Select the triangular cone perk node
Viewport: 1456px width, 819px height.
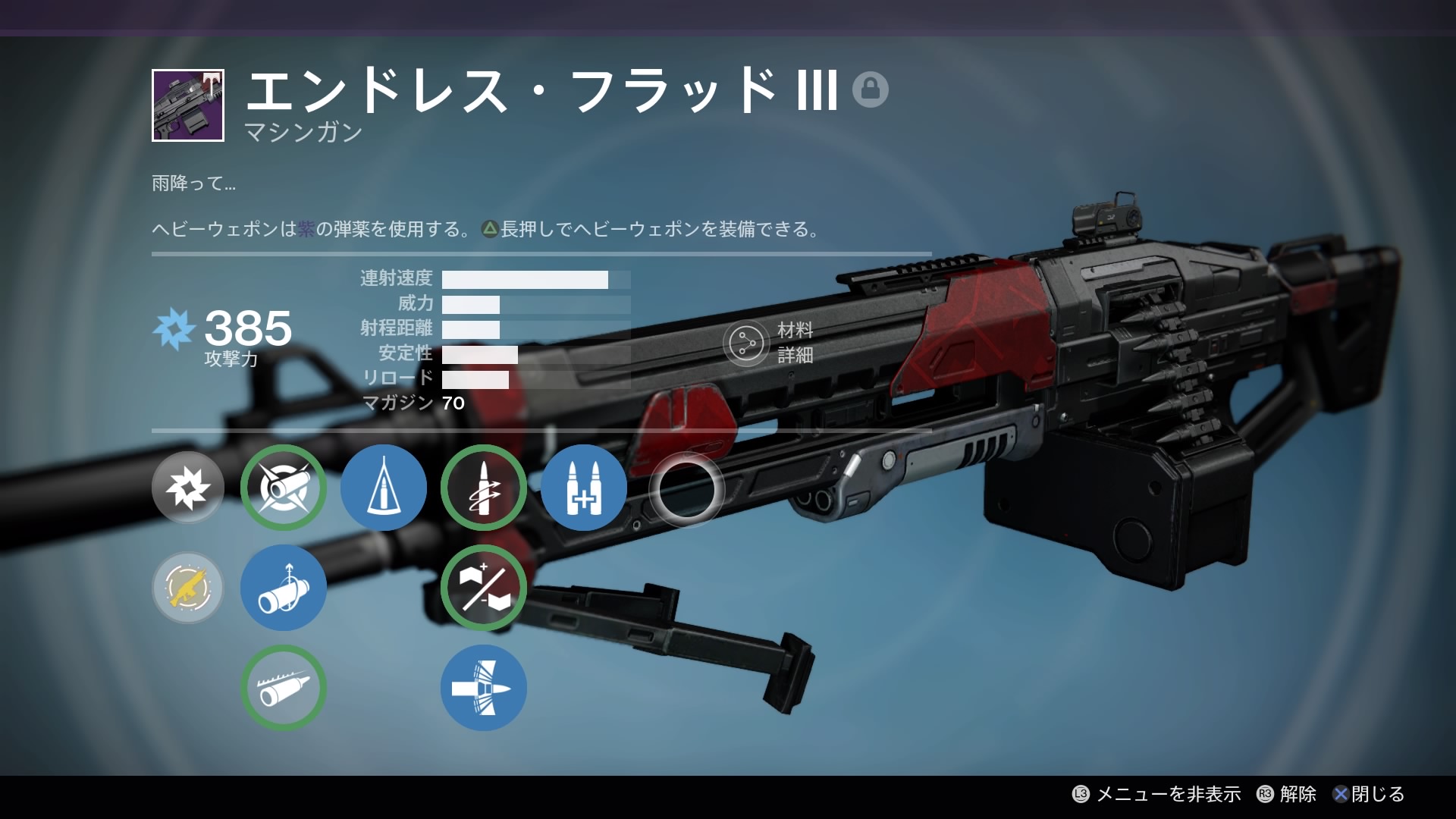point(384,488)
